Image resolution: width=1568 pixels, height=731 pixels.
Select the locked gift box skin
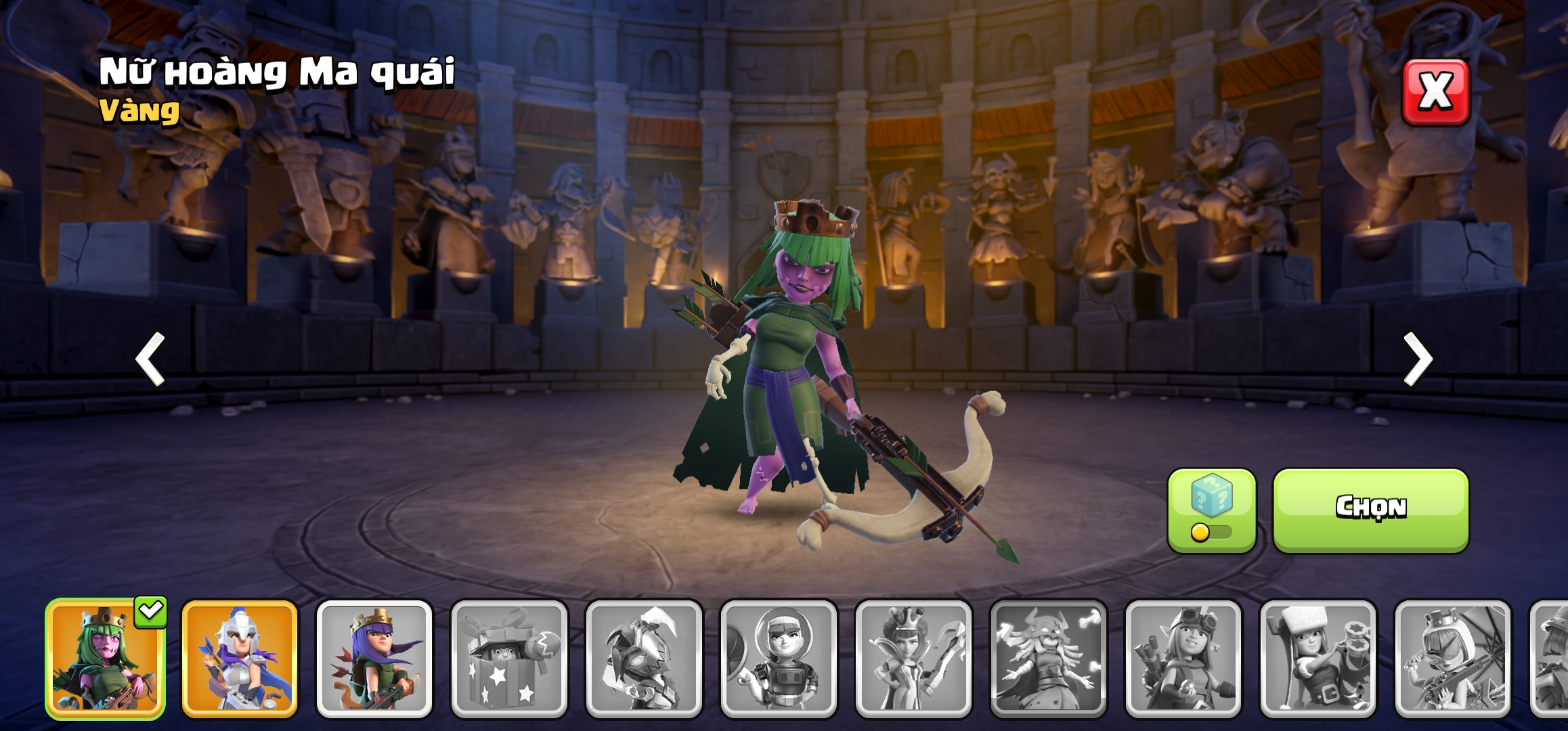[x=509, y=659]
